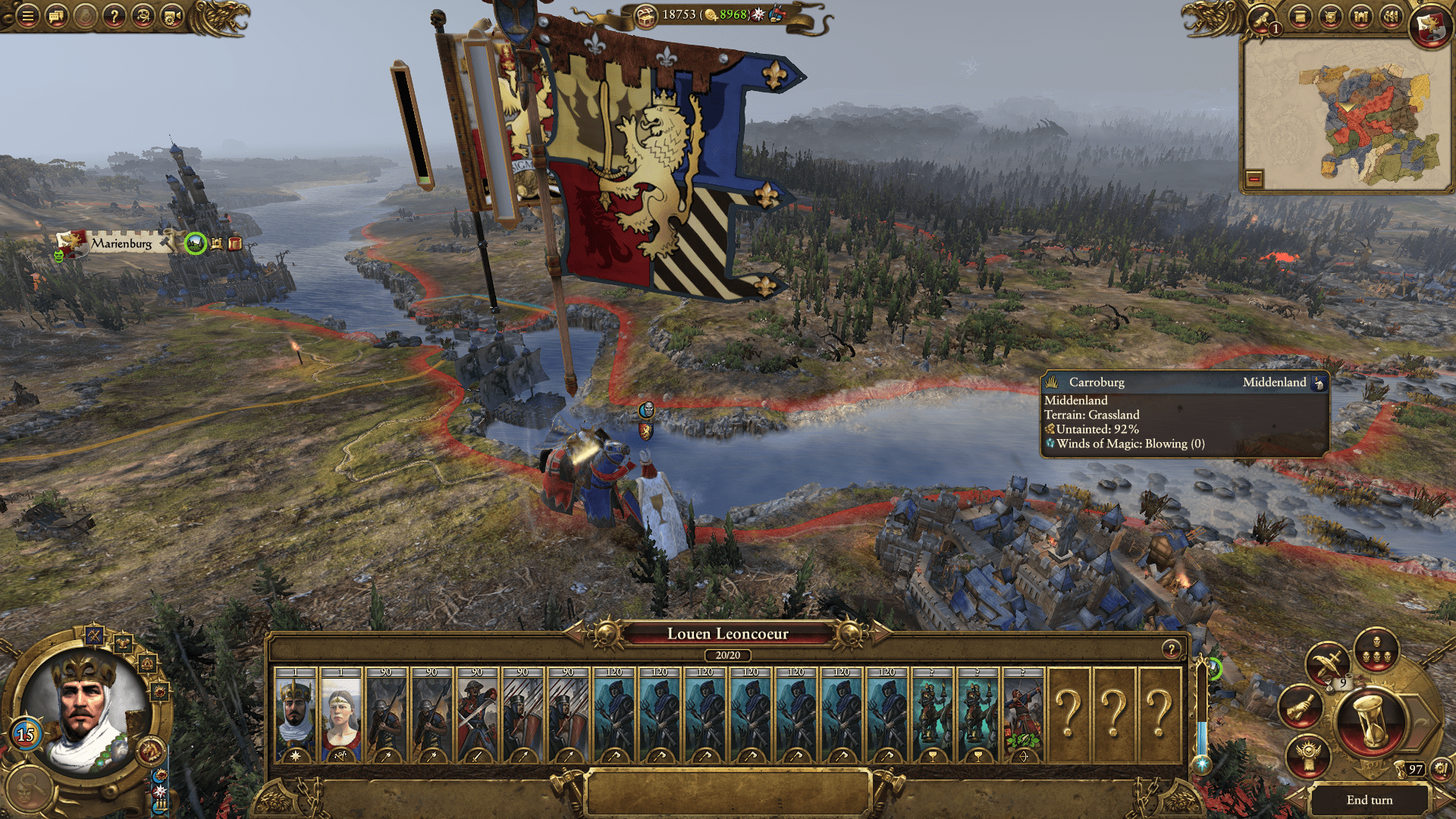Open the main menu hamburger button
This screenshot has height=819, width=1456.
[x=27, y=15]
